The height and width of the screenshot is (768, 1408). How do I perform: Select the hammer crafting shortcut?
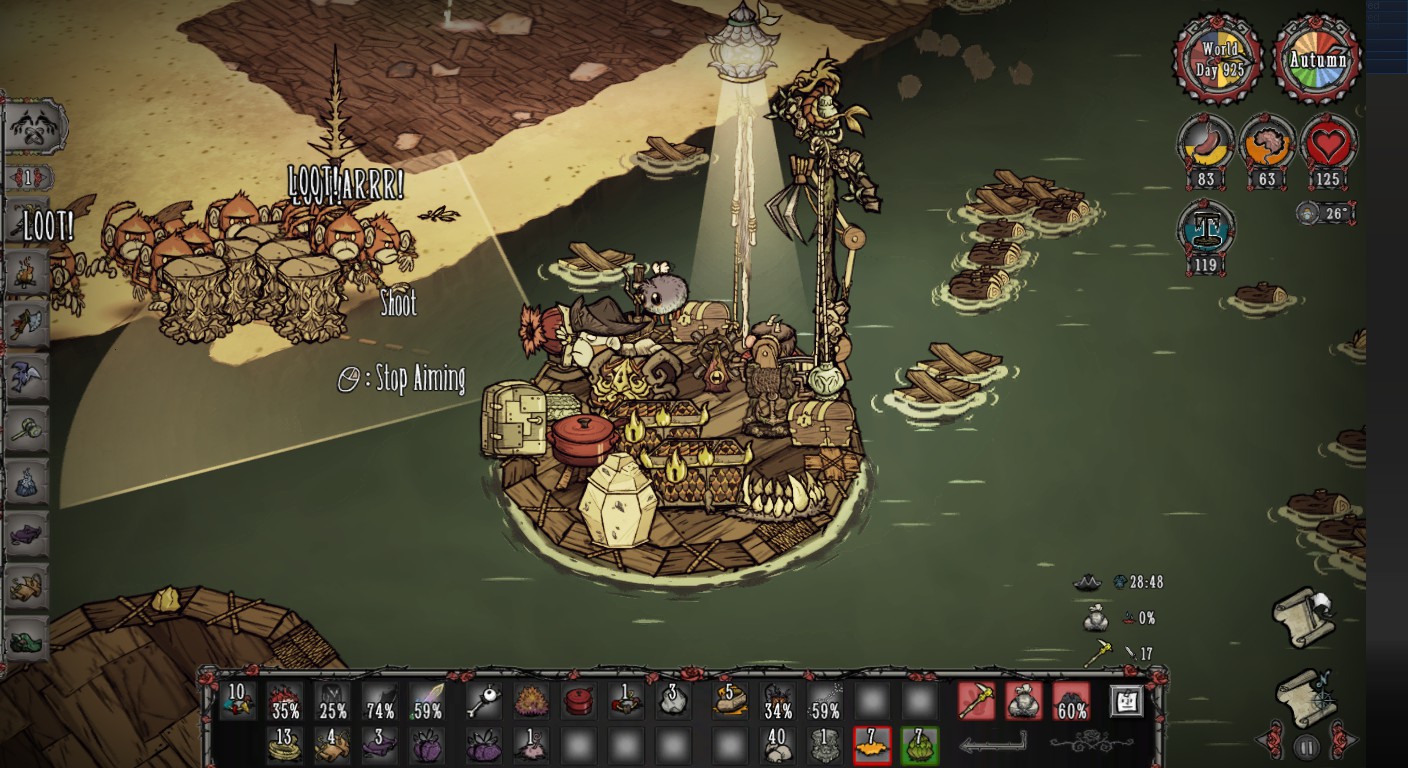click(28, 430)
